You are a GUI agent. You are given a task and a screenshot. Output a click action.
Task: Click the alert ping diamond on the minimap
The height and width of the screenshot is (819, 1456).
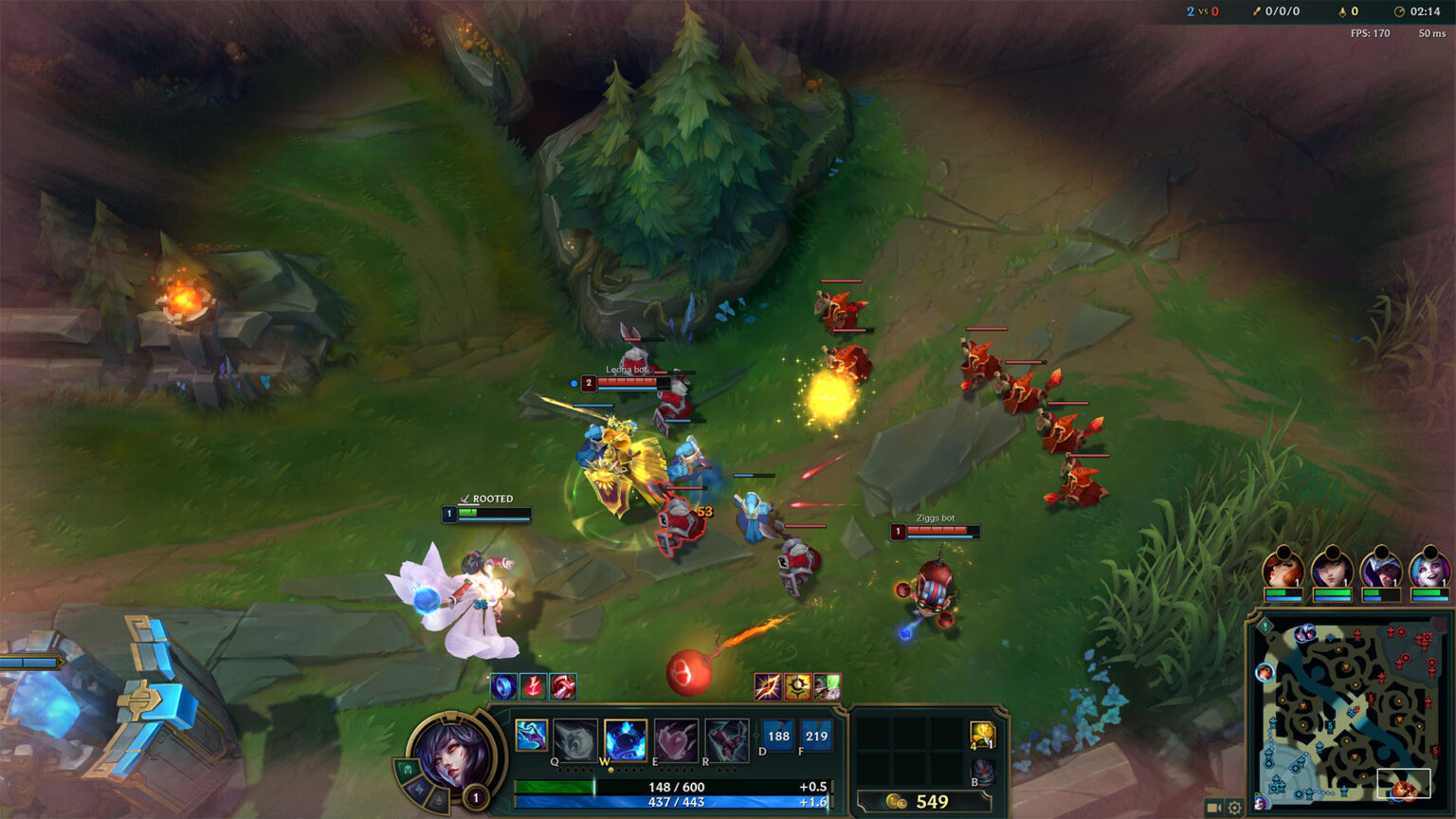point(1265,627)
